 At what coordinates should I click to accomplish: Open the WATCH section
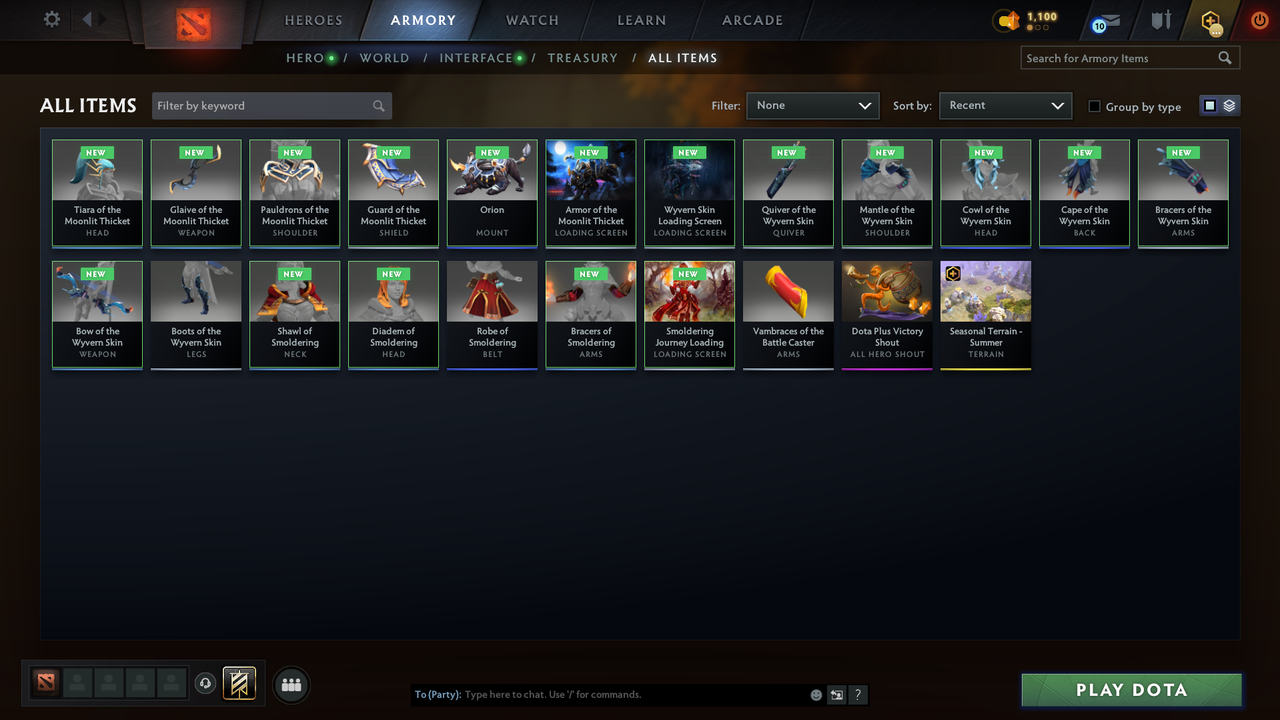click(531, 20)
